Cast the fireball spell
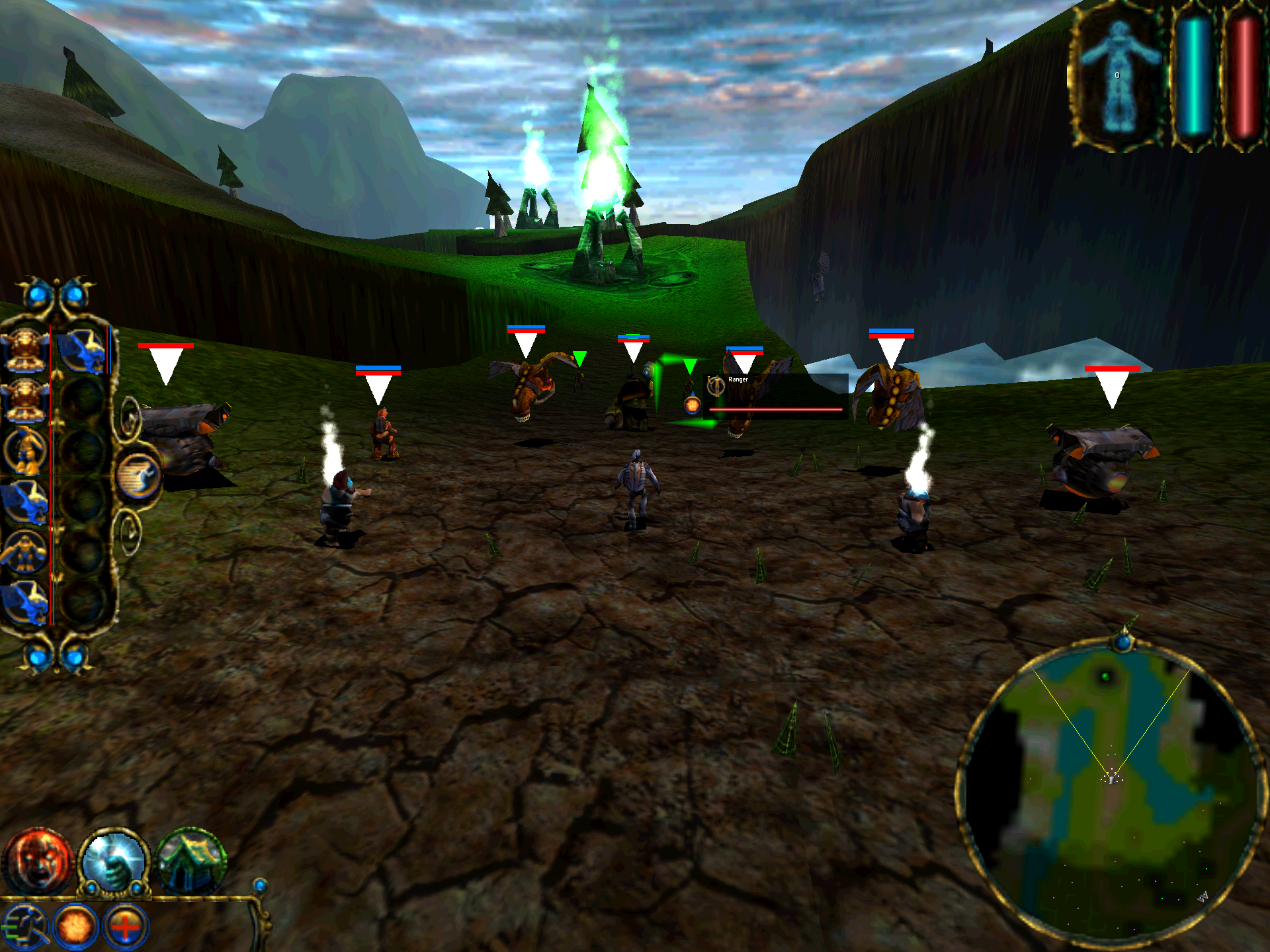Viewport: 1270px width, 952px height. pyautogui.click(x=75, y=927)
